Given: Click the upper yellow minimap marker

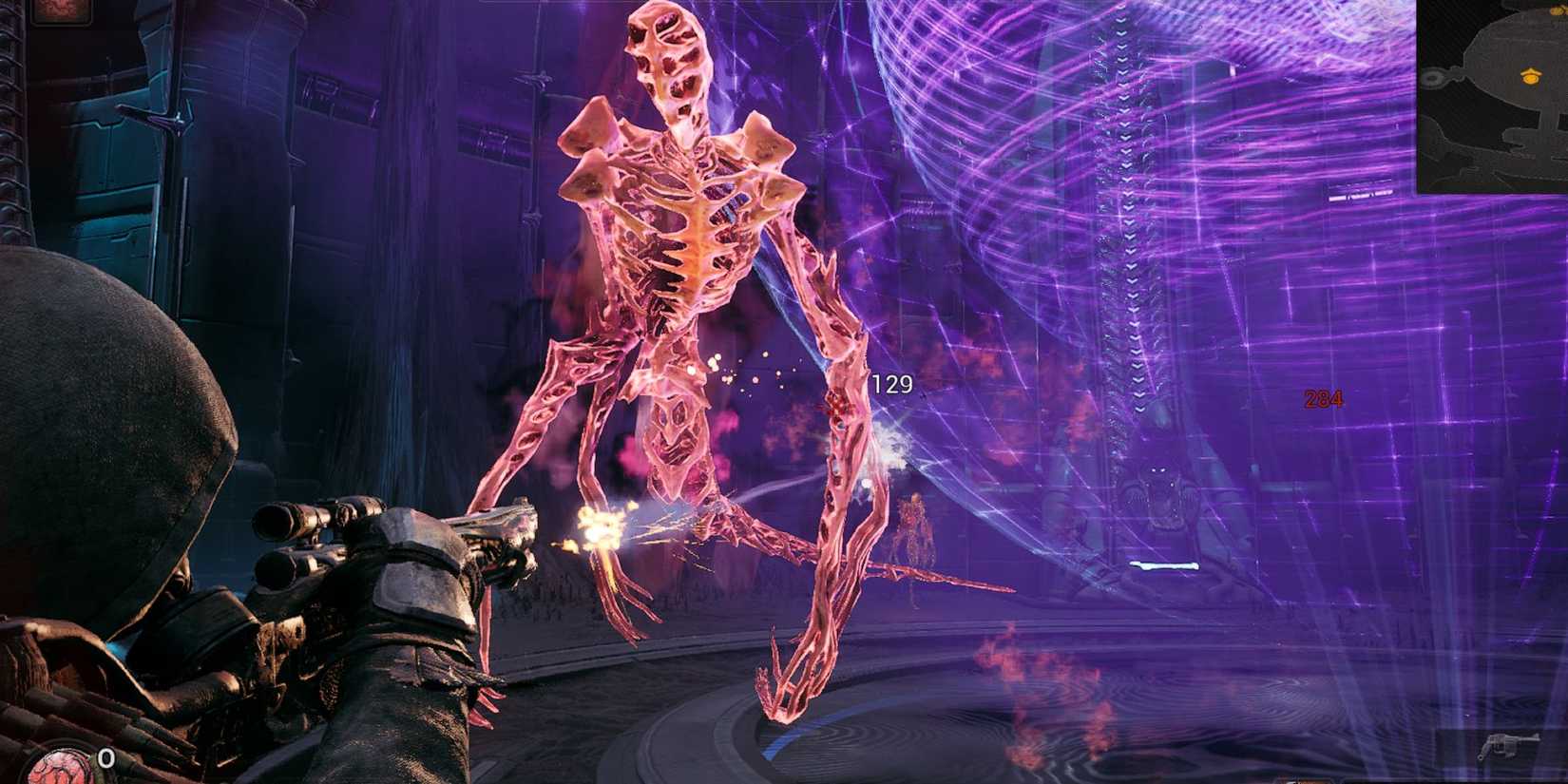Looking at the screenshot, I should point(1557,11).
